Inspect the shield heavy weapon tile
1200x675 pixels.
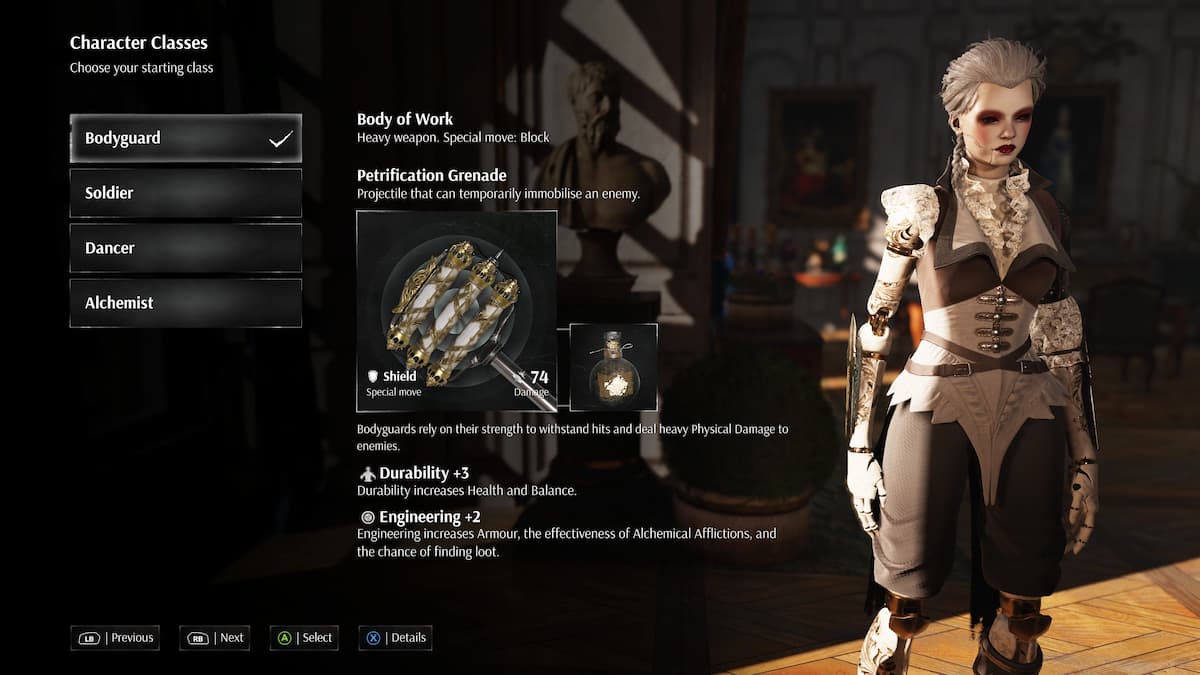pyautogui.click(x=456, y=311)
